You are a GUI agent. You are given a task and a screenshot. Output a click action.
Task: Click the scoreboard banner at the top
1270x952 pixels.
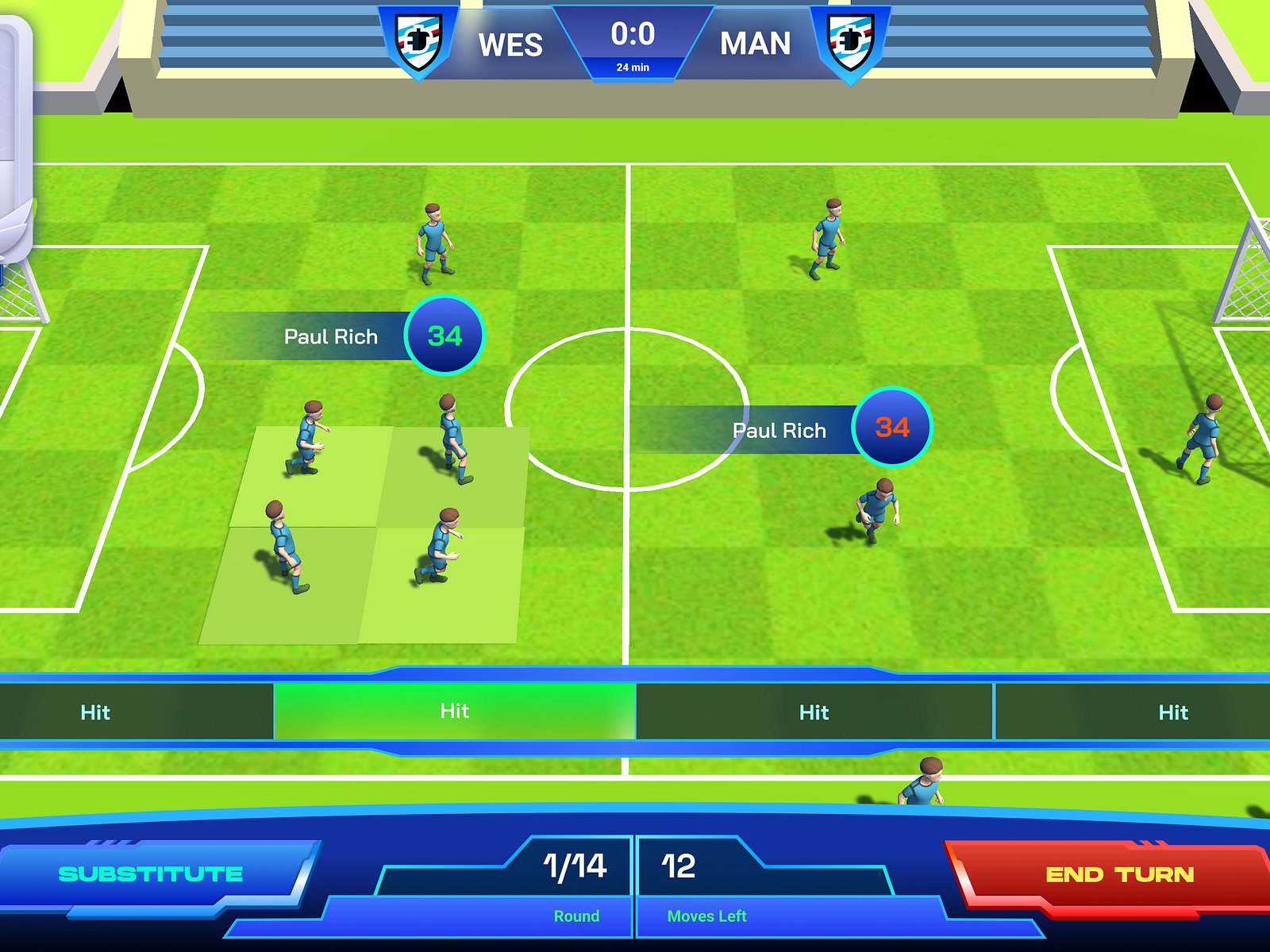635,44
